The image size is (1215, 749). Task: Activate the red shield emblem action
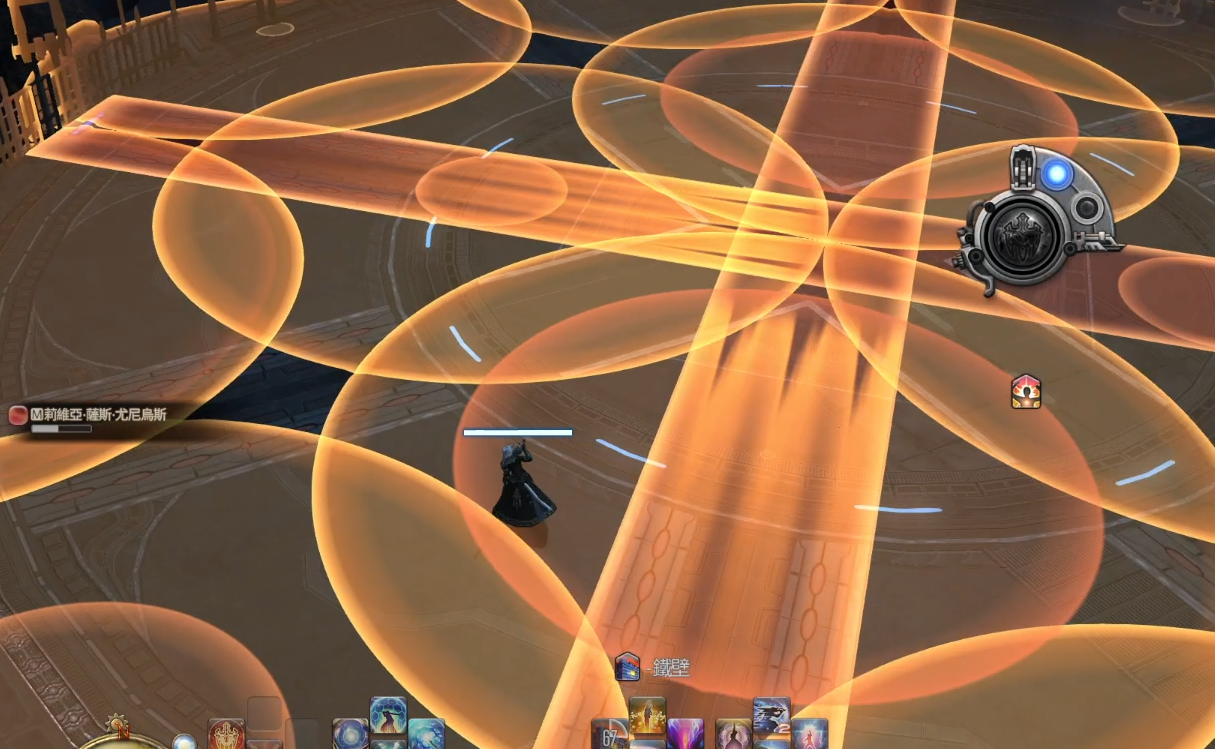coord(227,735)
